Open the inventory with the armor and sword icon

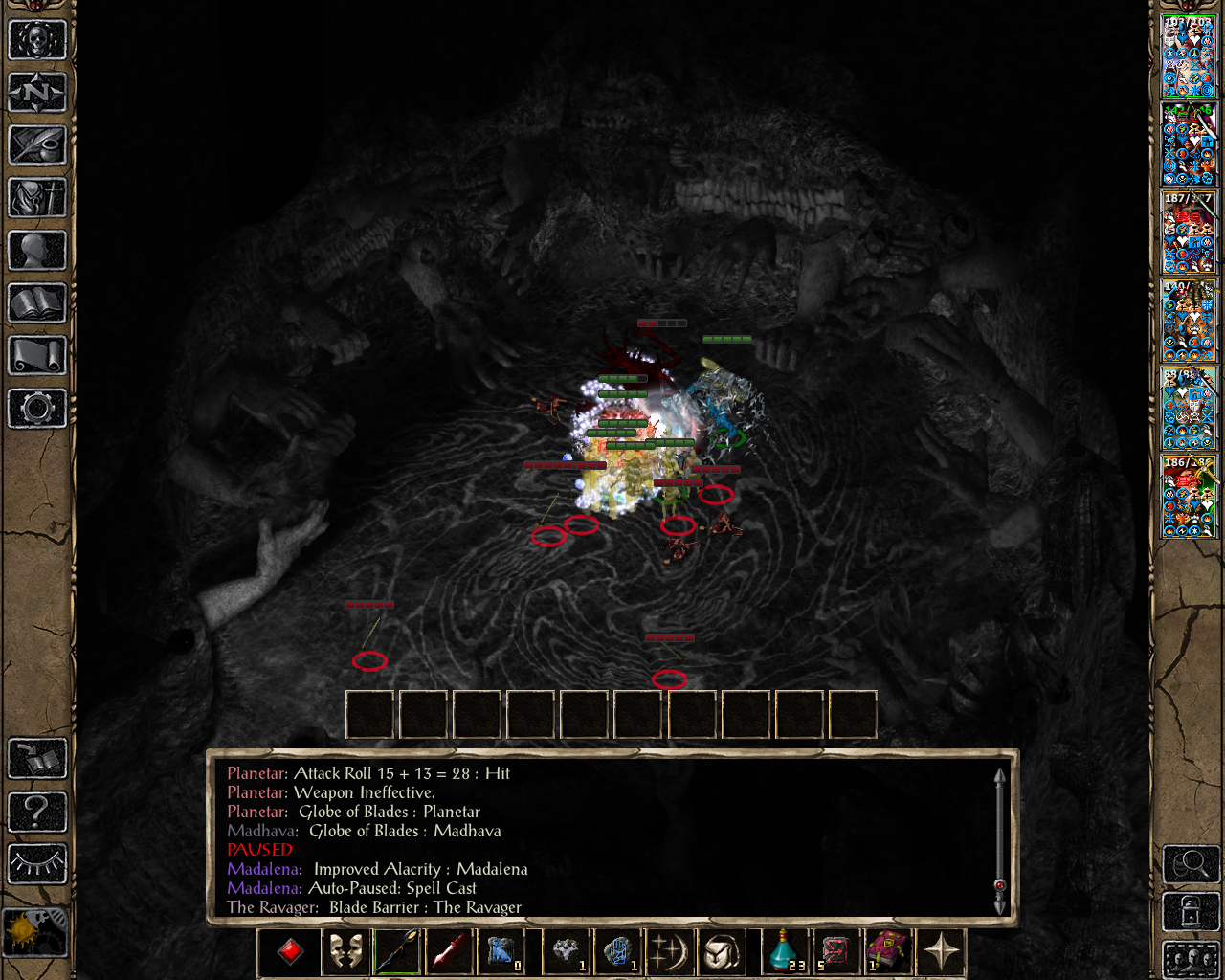pos(37,198)
